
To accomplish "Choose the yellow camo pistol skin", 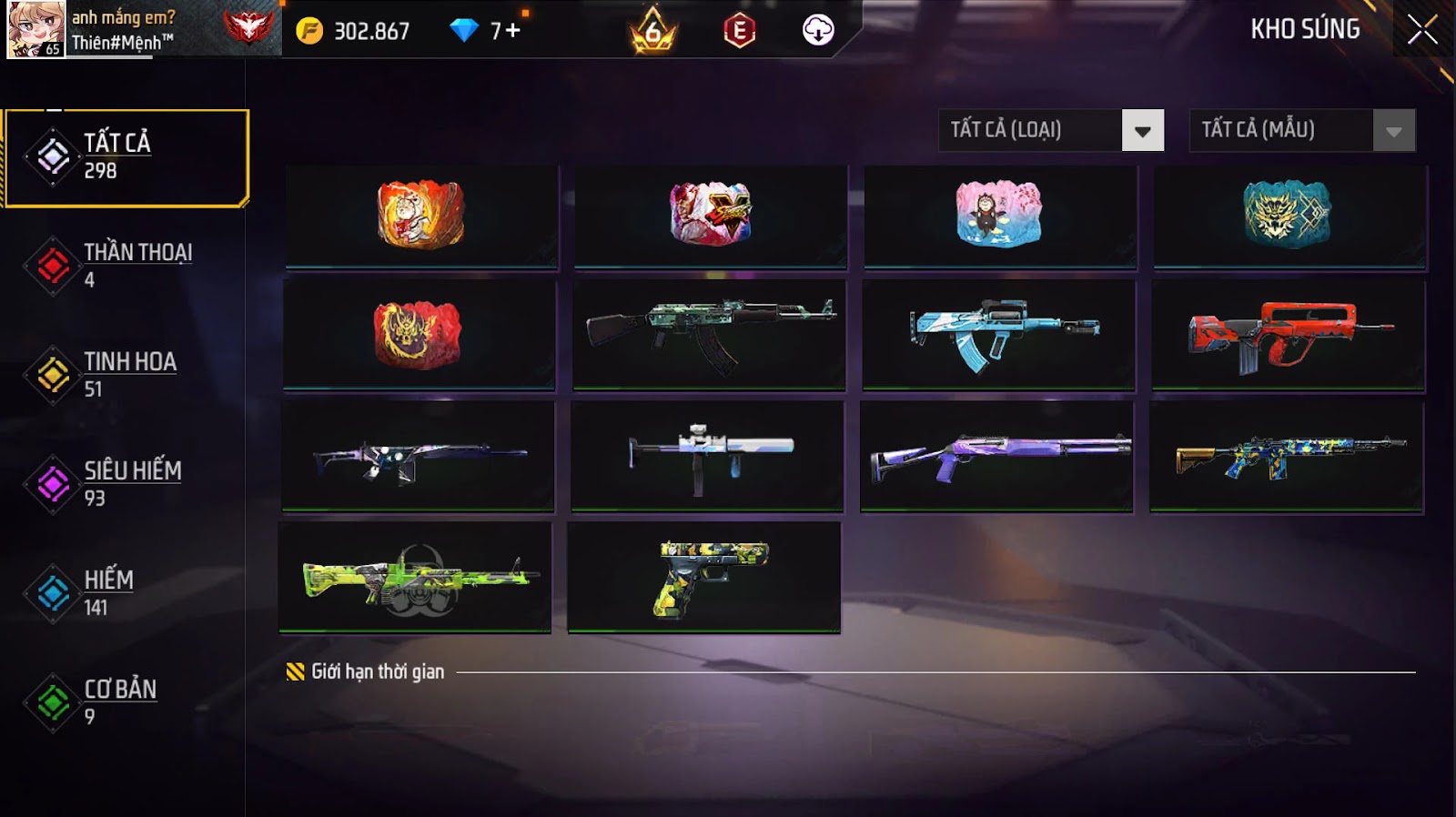I will 704,577.
